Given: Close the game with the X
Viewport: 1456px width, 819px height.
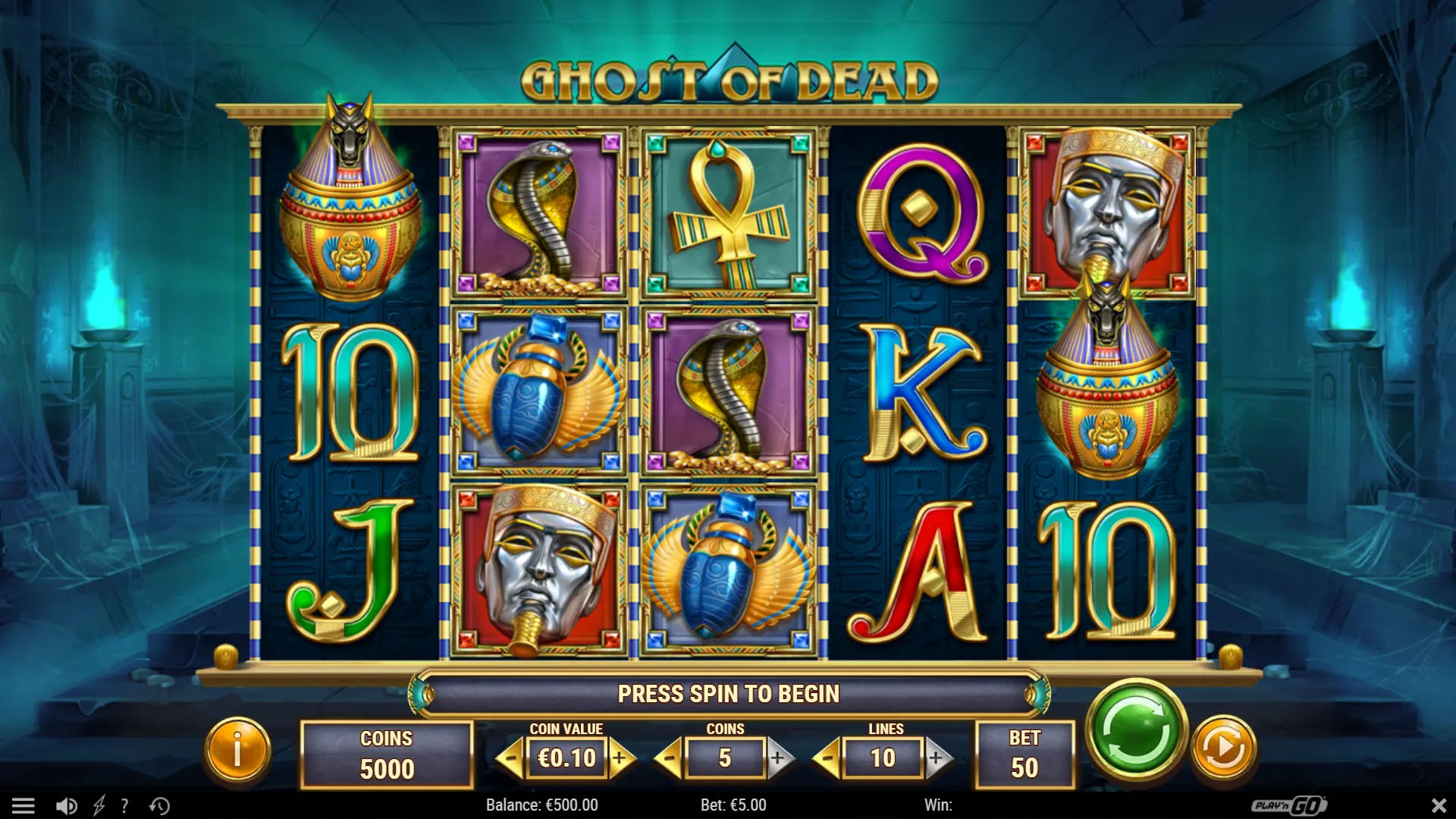Looking at the screenshot, I should click(x=1439, y=805).
